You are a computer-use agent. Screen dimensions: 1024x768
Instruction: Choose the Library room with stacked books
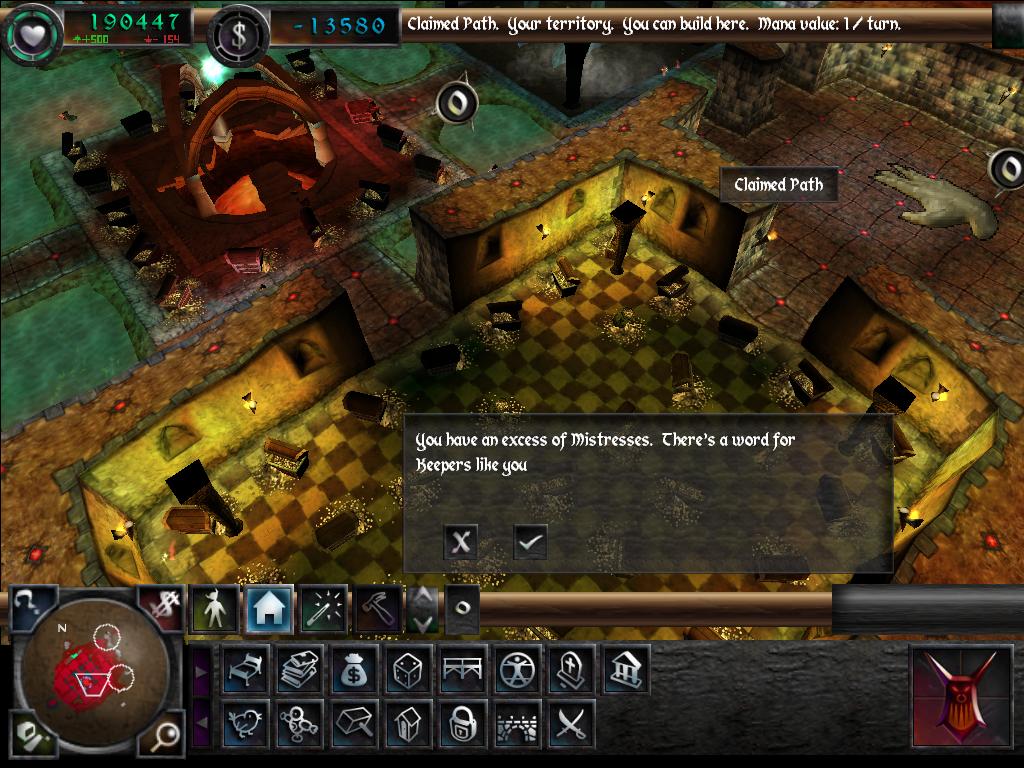300,669
